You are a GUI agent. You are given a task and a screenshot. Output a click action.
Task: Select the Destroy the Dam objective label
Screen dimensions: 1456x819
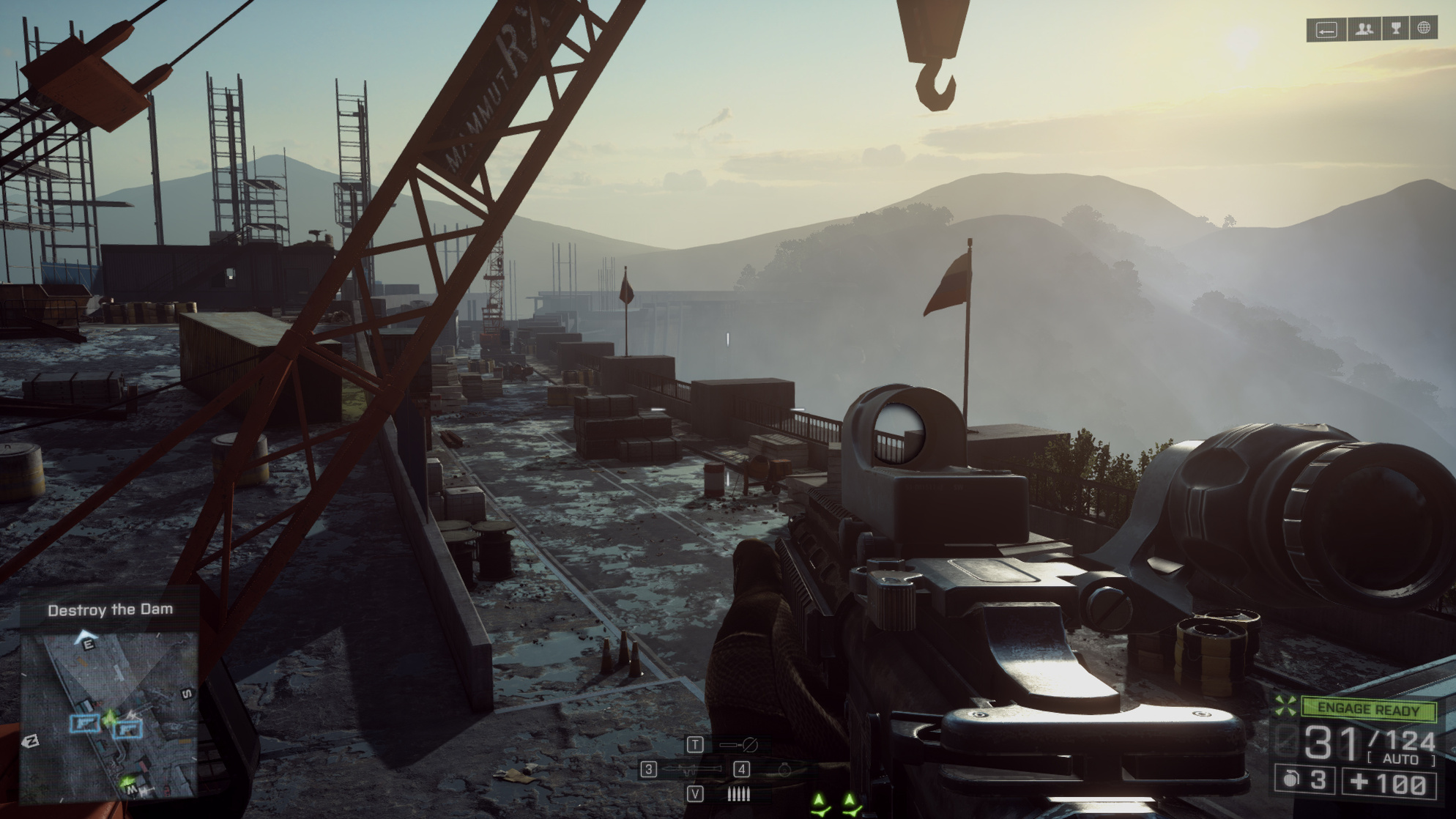tap(111, 609)
